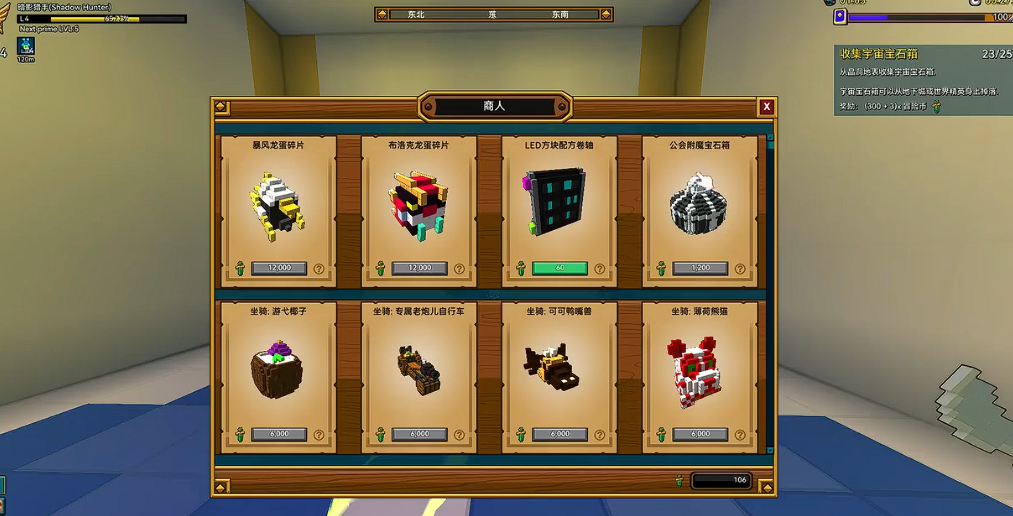This screenshot has height=516, width=1013.
Task: Click the 1,200 price button for 公会附魔宝石箱
Action: click(x=700, y=268)
